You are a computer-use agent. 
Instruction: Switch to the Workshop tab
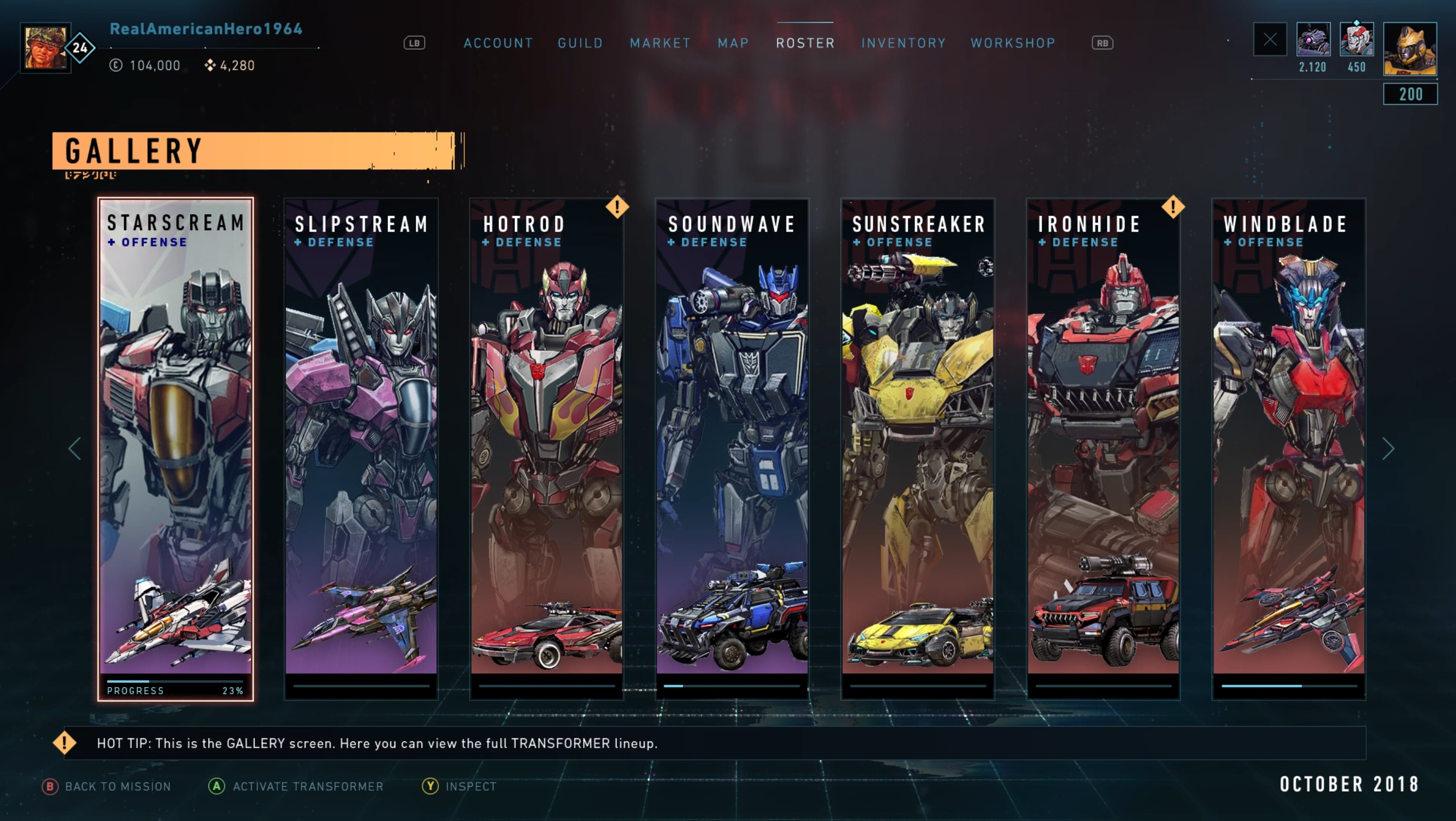coord(1013,43)
